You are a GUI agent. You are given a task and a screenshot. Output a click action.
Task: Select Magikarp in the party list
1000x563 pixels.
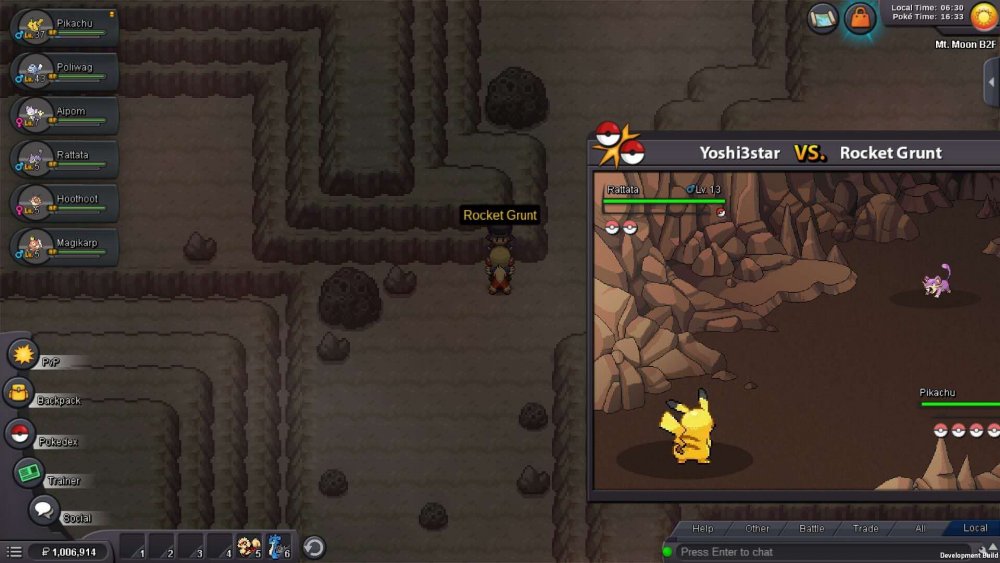pyautogui.click(x=64, y=247)
